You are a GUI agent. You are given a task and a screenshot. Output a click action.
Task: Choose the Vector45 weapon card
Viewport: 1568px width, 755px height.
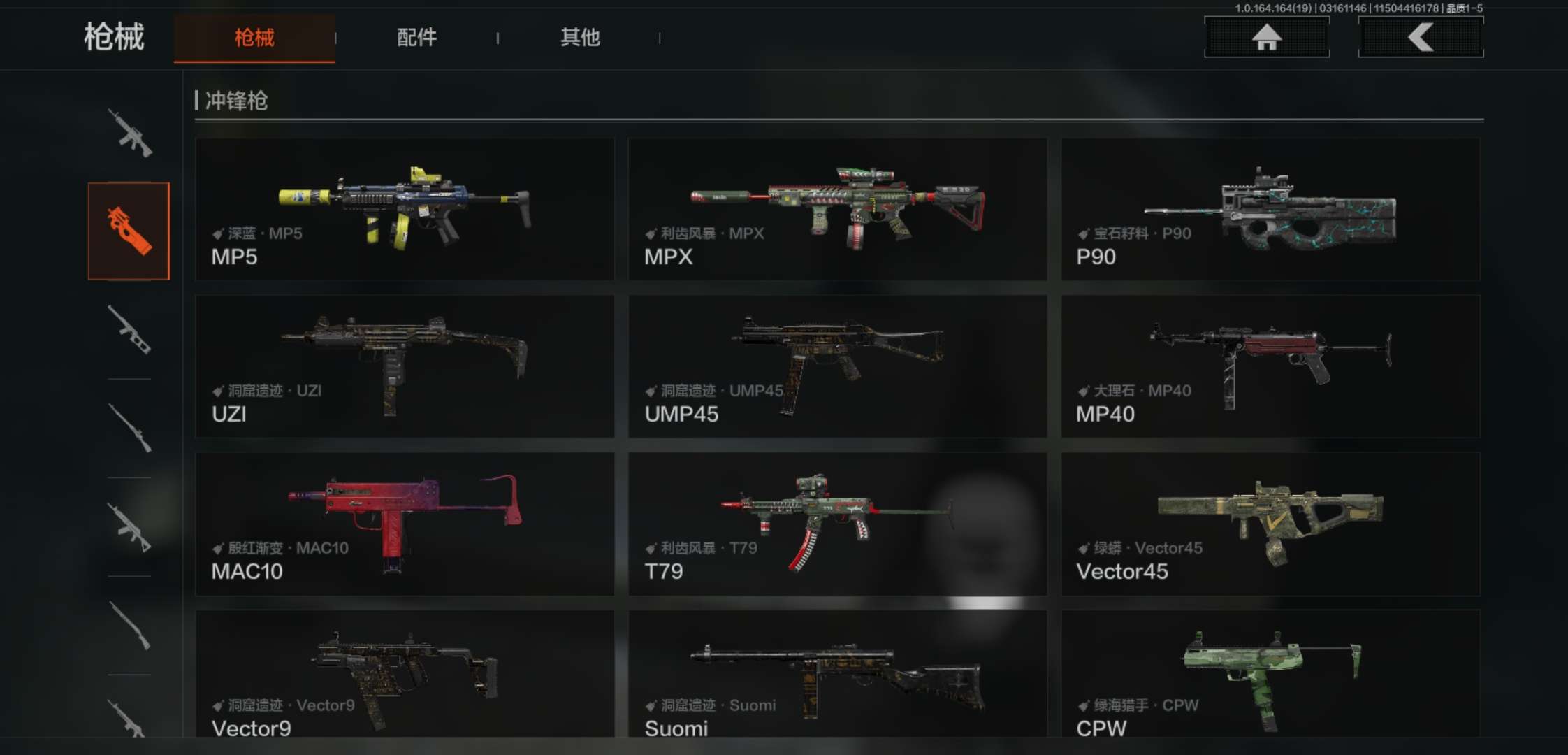click(1270, 524)
